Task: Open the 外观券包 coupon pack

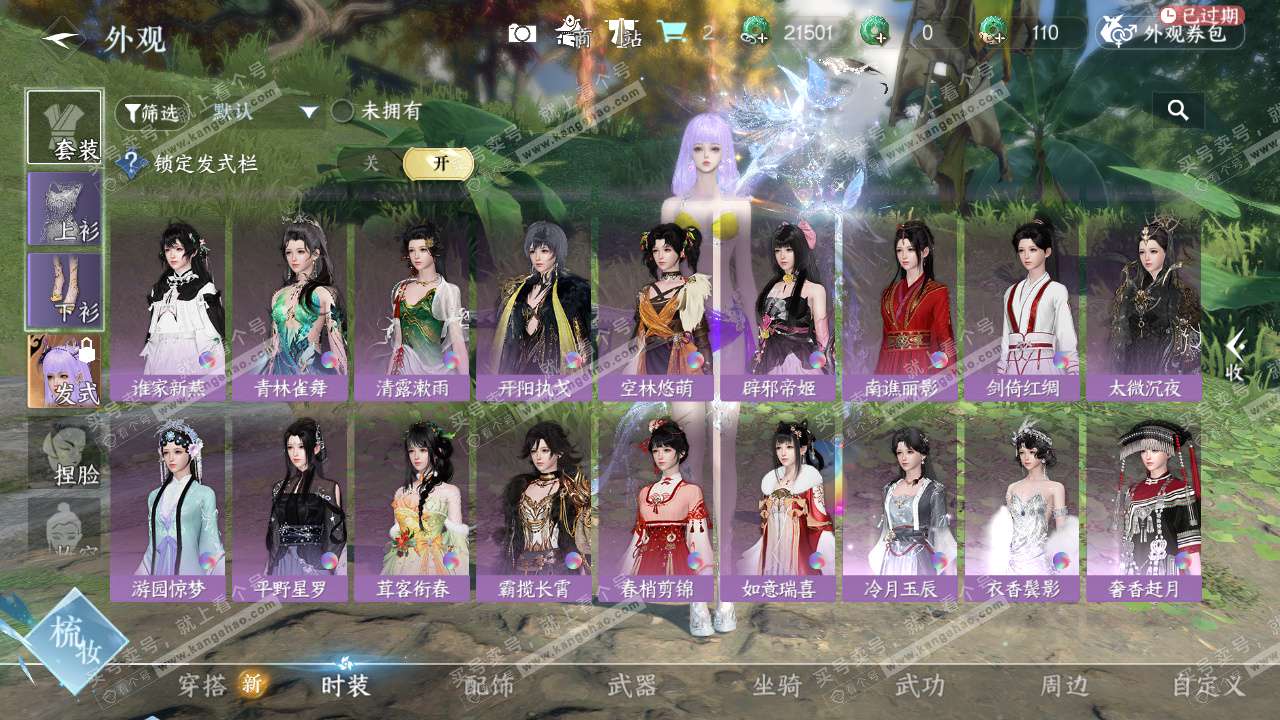Action: pyautogui.click(x=1172, y=33)
